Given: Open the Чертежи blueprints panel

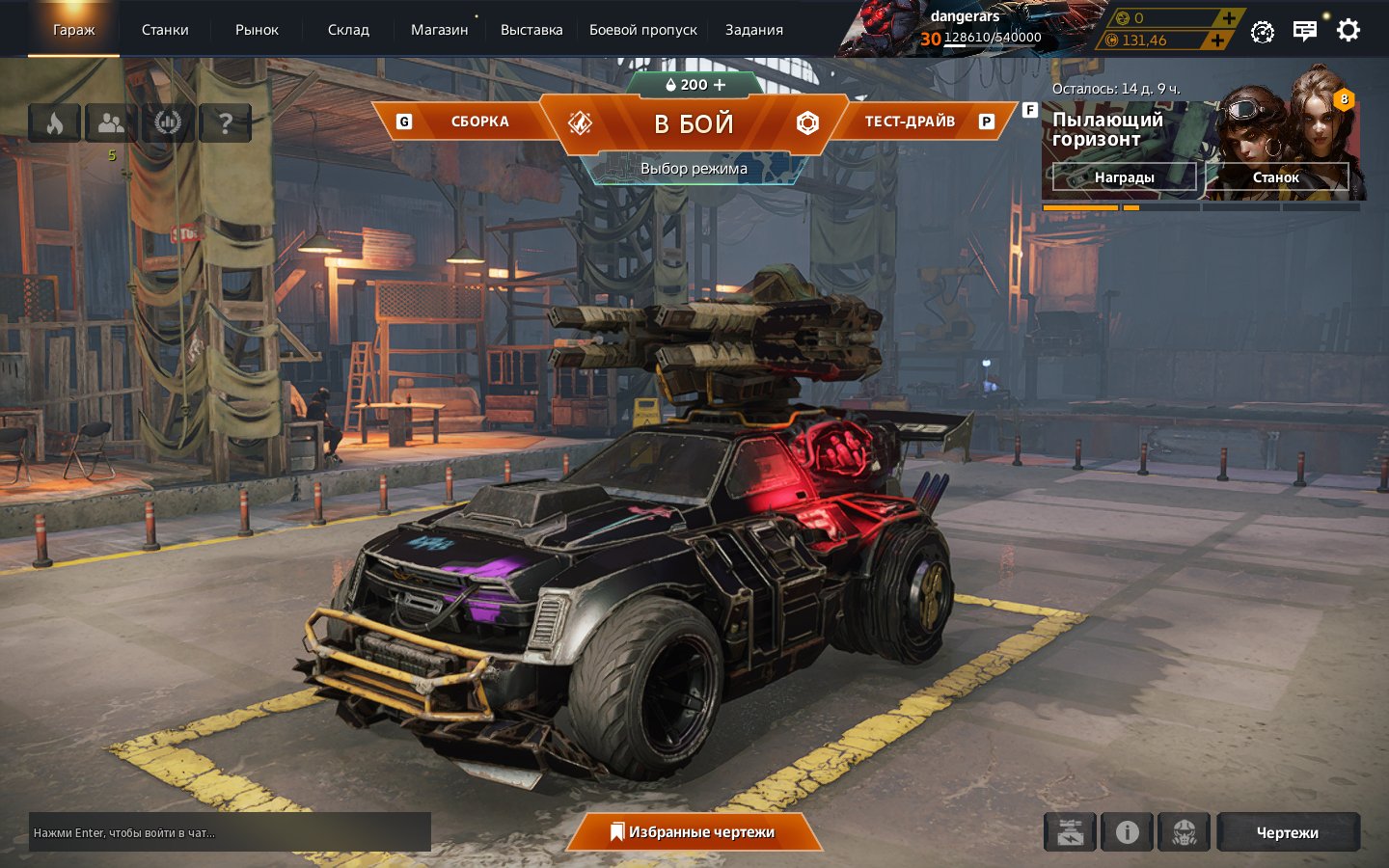Looking at the screenshot, I should point(1287,832).
